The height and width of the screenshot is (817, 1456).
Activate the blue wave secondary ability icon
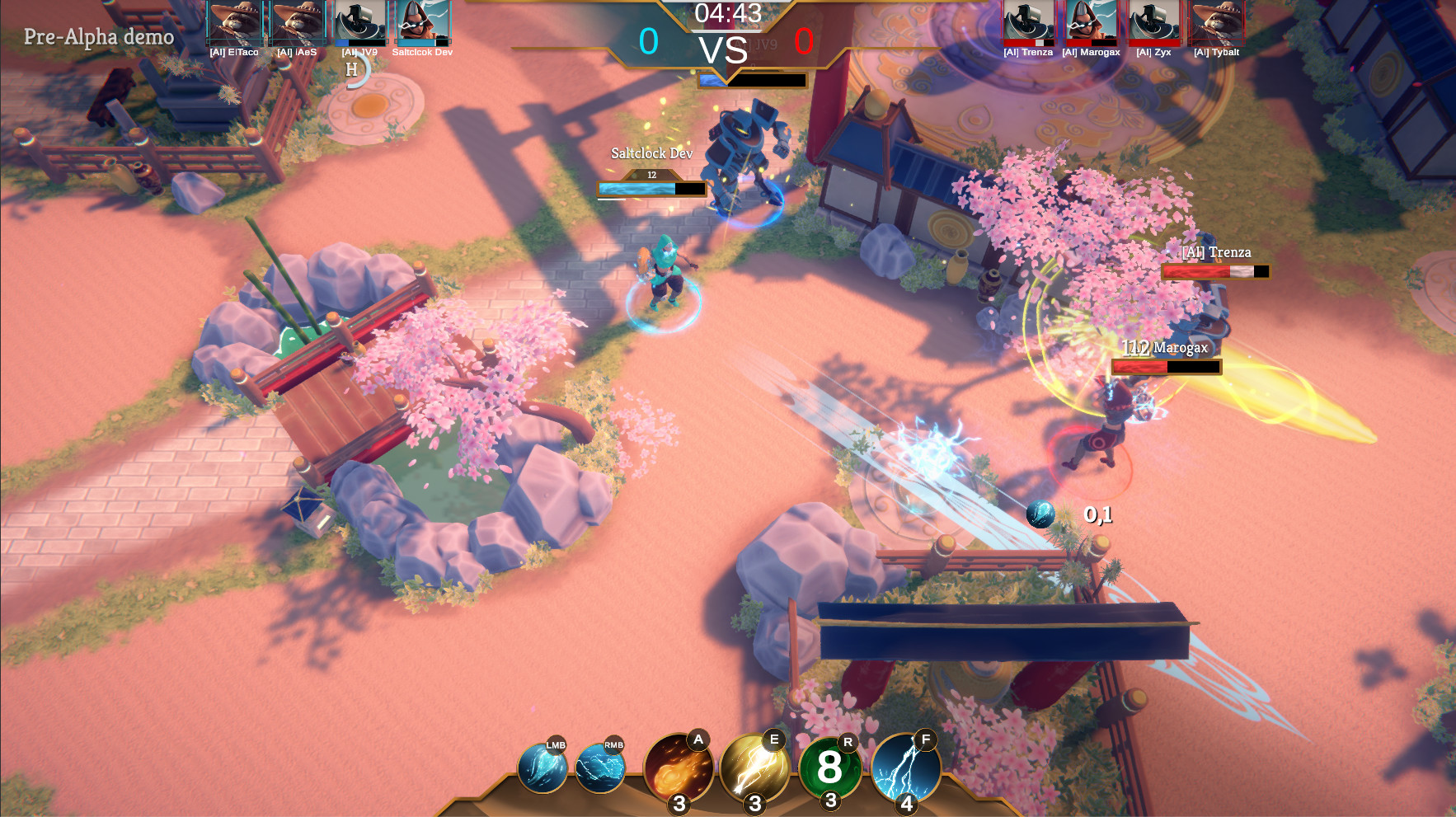pyautogui.click(x=600, y=768)
